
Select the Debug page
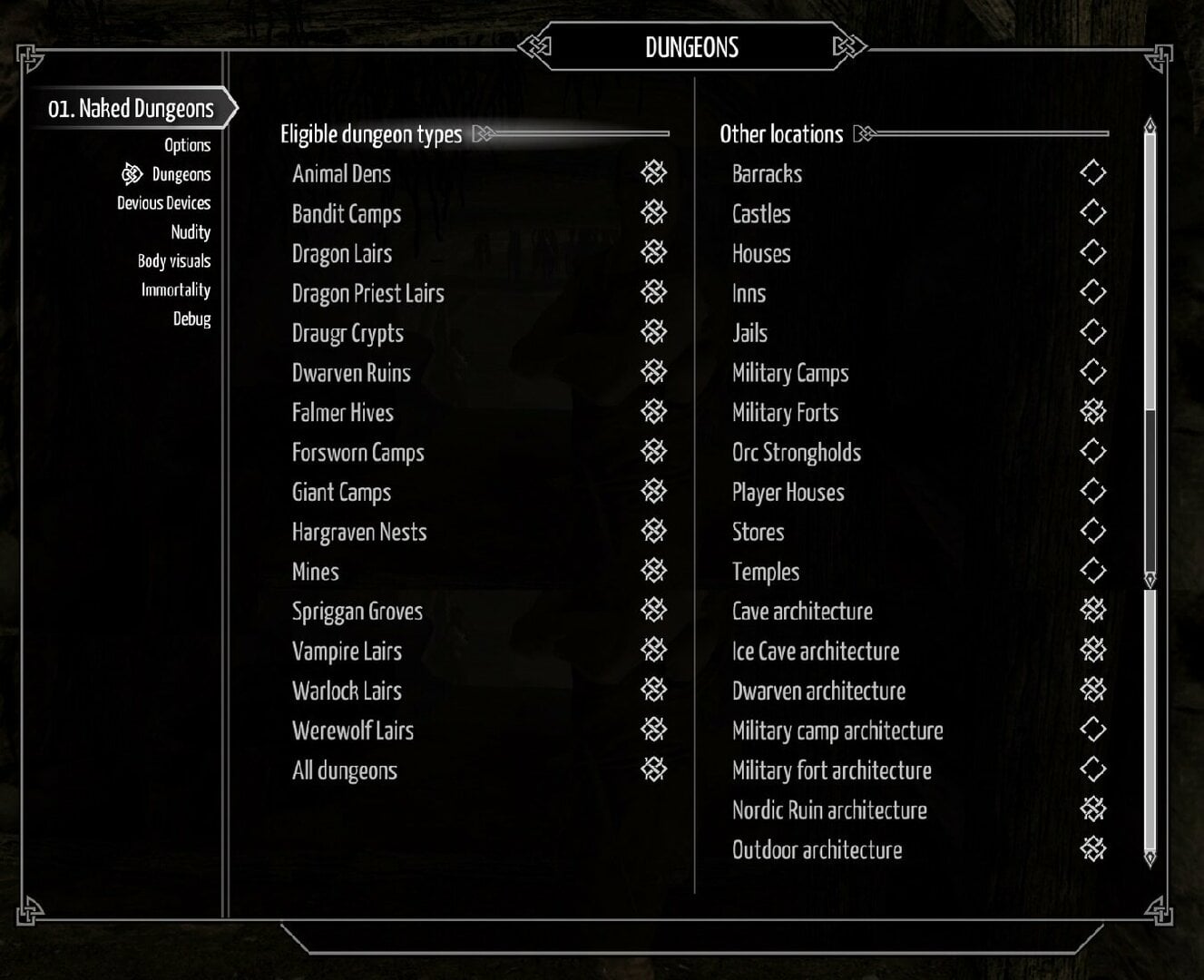192,319
